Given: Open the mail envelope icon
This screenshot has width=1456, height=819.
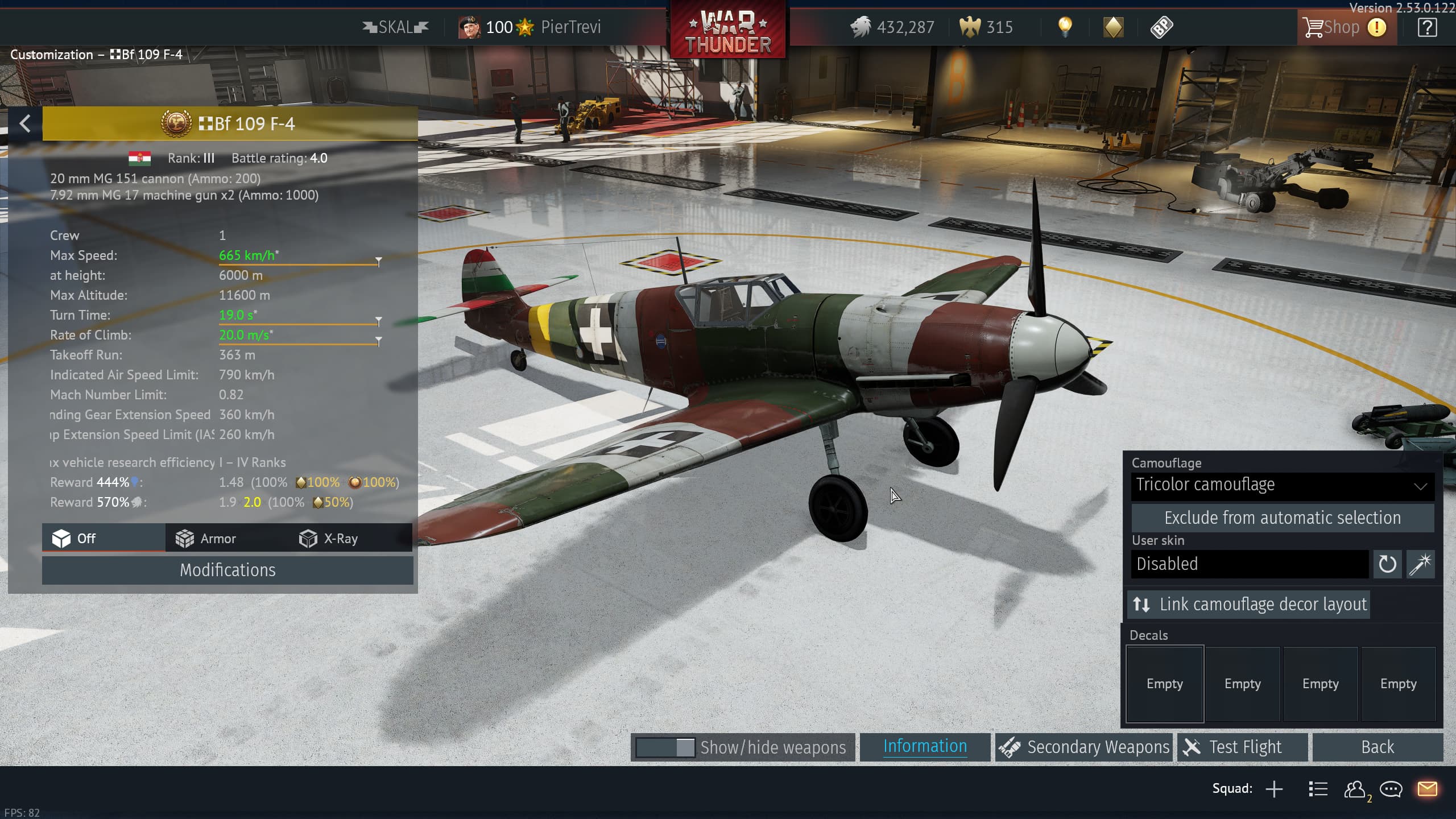Looking at the screenshot, I should (x=1427, y=789).
